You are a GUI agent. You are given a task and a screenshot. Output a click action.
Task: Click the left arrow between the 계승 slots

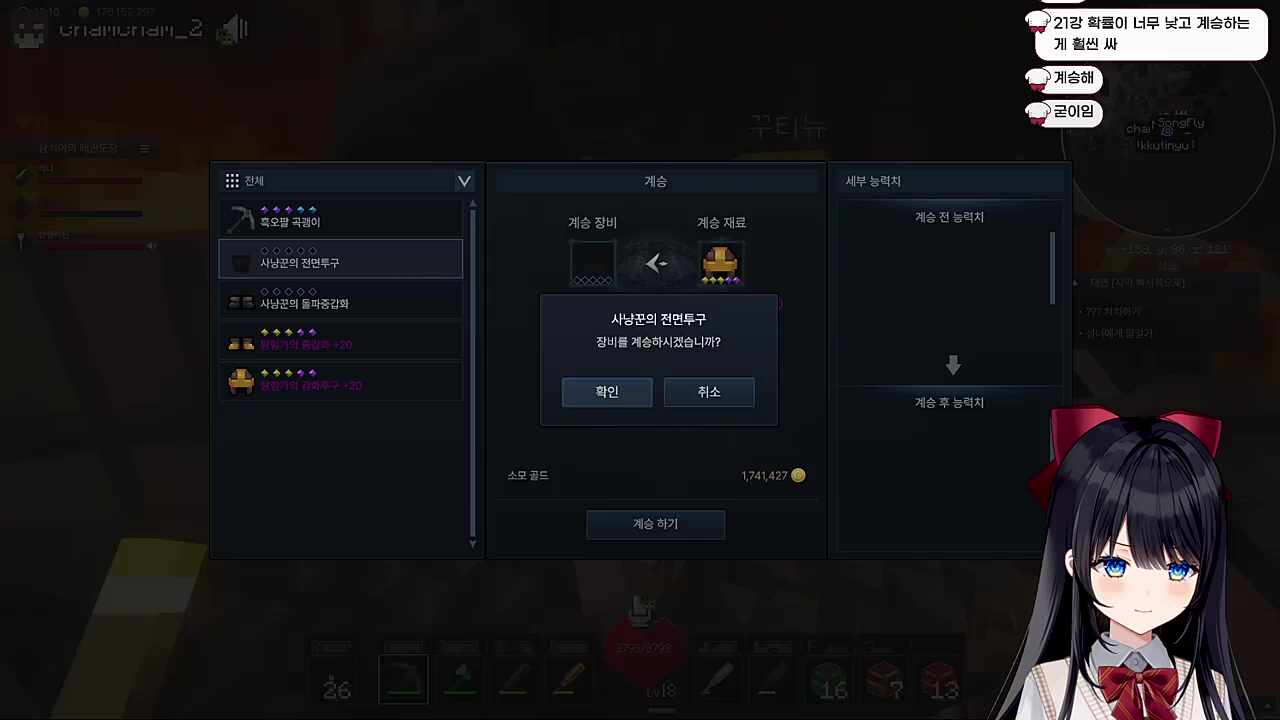pos(656,263)
